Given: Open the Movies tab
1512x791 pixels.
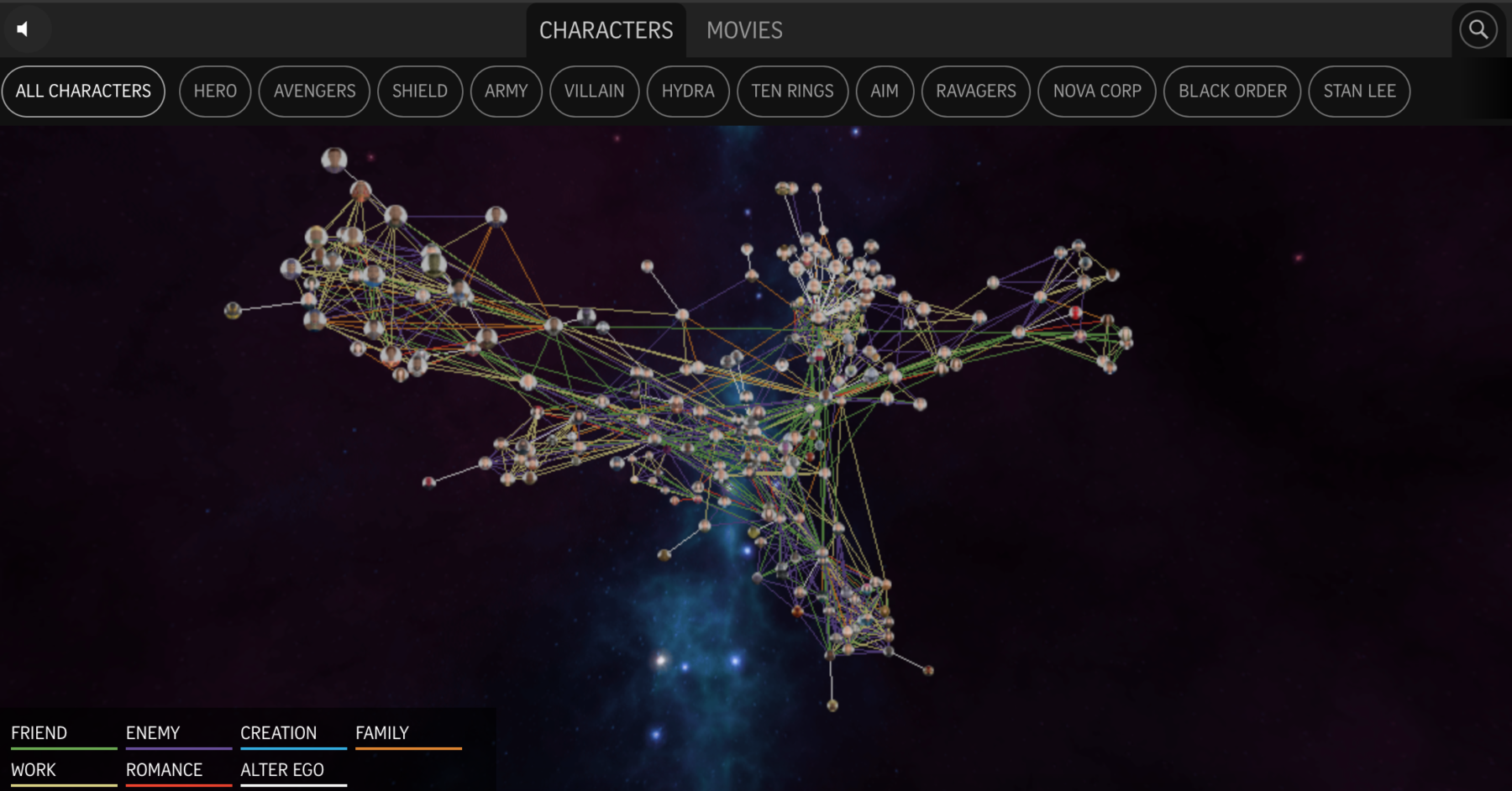Looking at the screenshot, I should [x=744, y=31].
